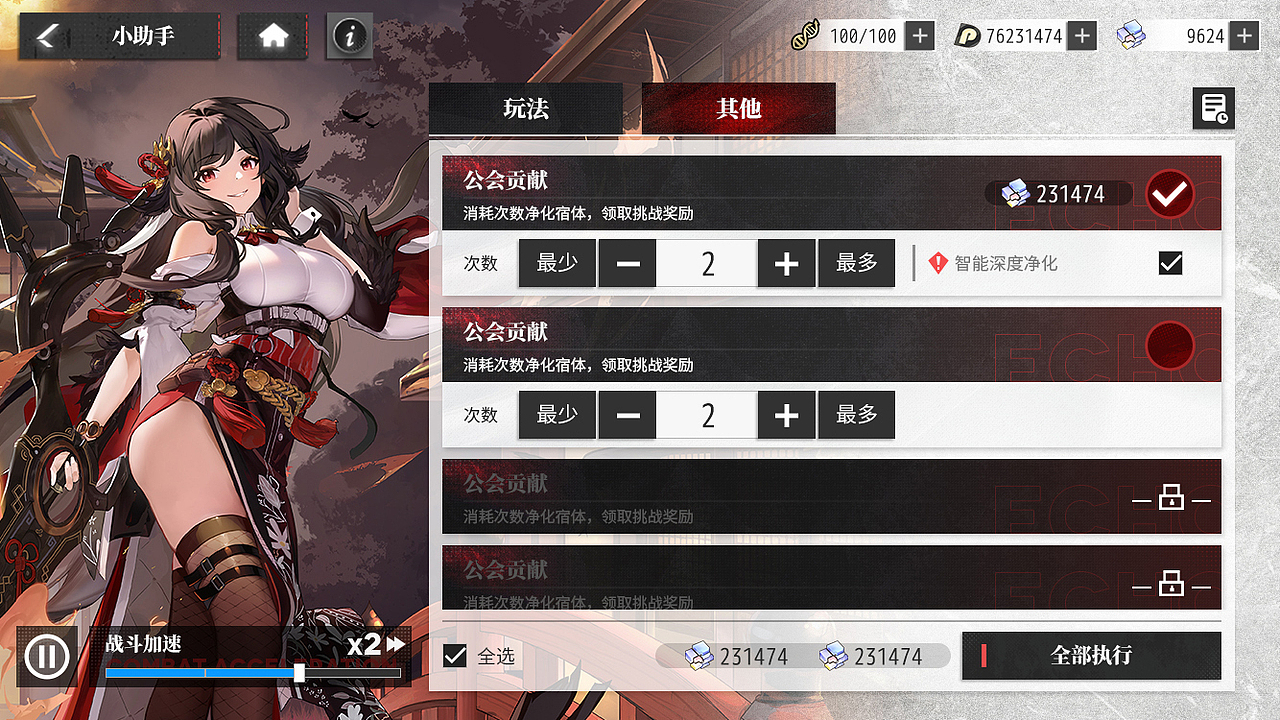The image size is (1280, 720).
Task: Select the 其他 tab
Action: tap(738, 108)
